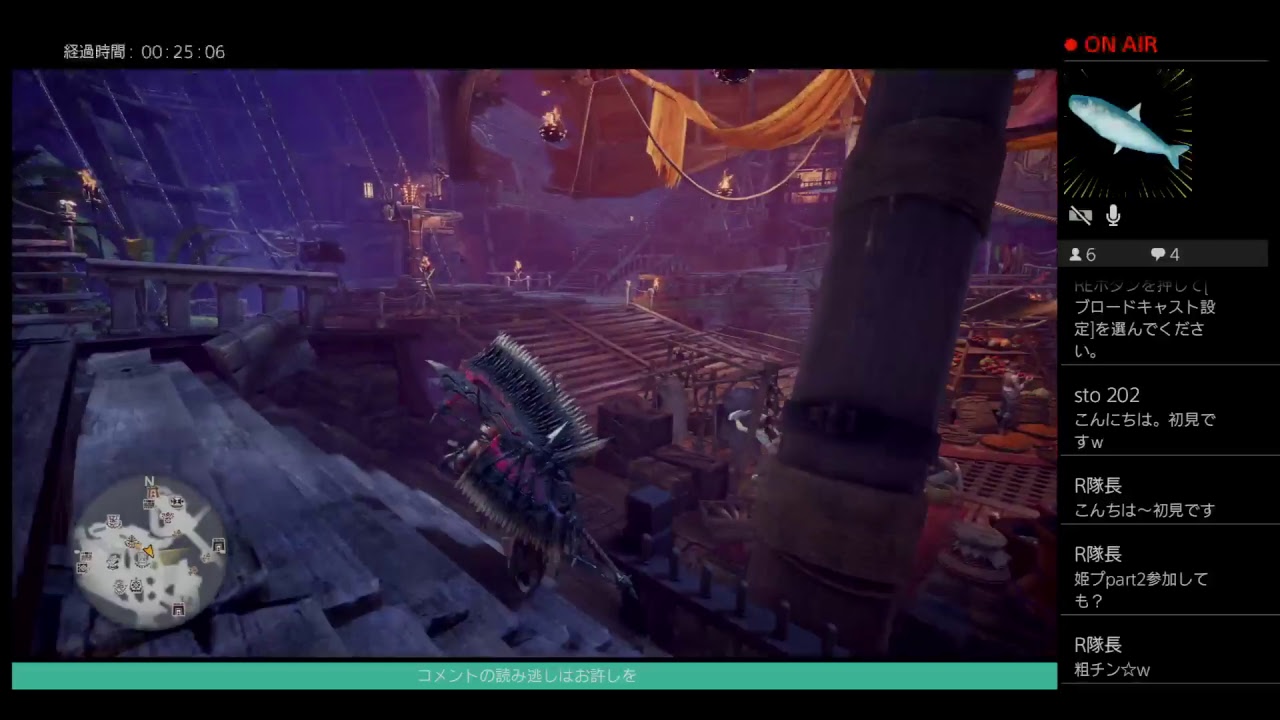Screen dimensions: 1280x720
Task: Select the yellow player arrow on the minimap
Action: click(148, 549)
